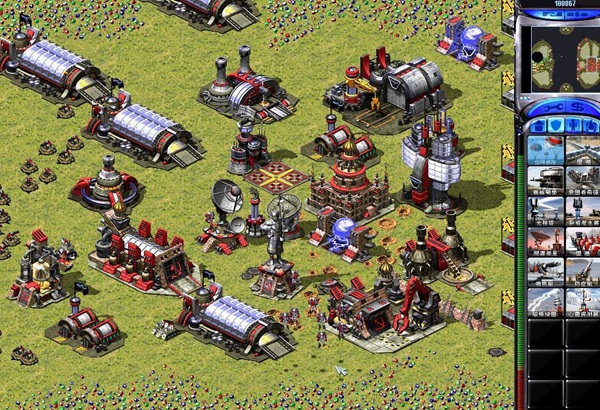Switch to the infantry production tab

click(571, 125)
